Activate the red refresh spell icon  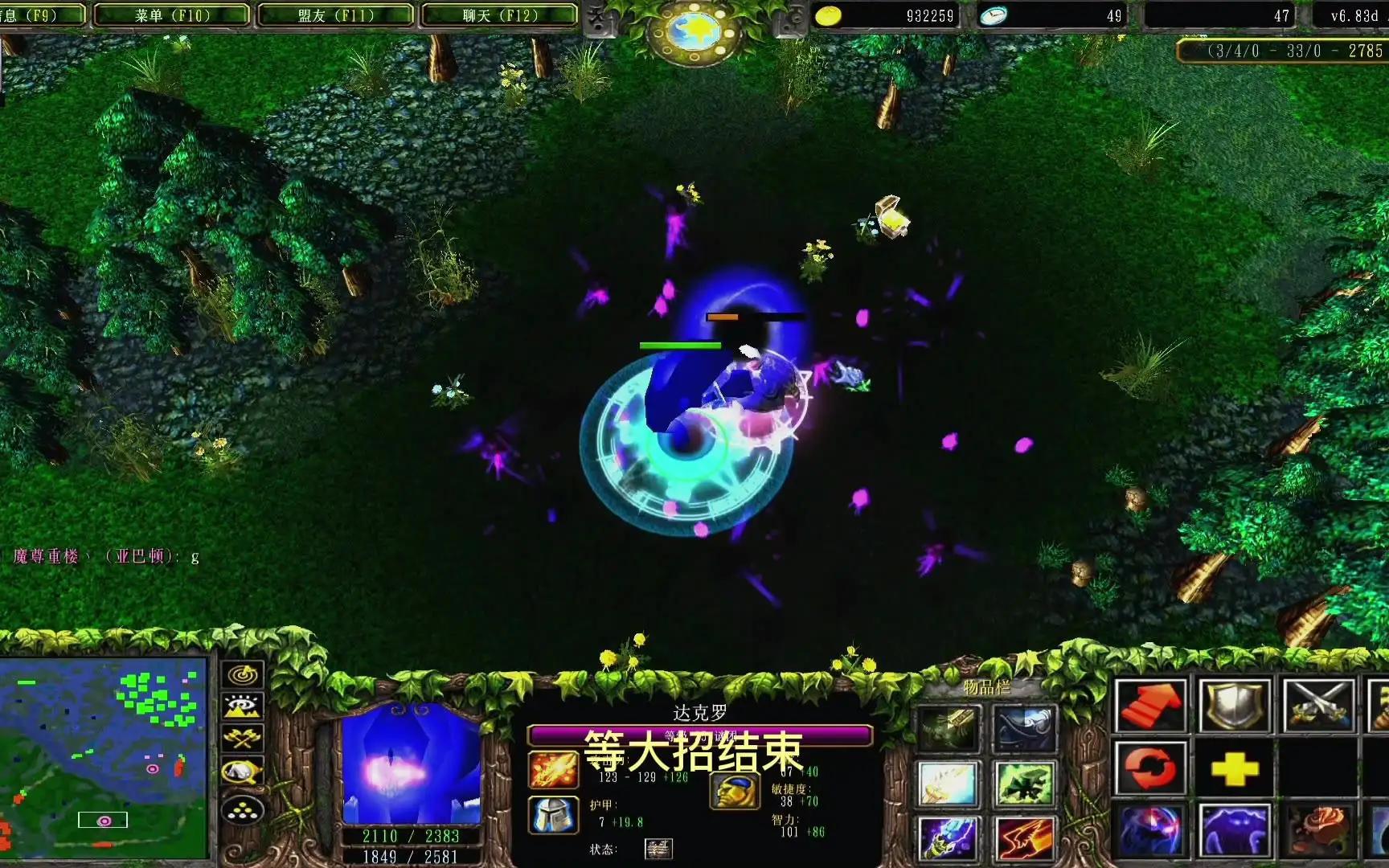click(x=1151, y=769)
